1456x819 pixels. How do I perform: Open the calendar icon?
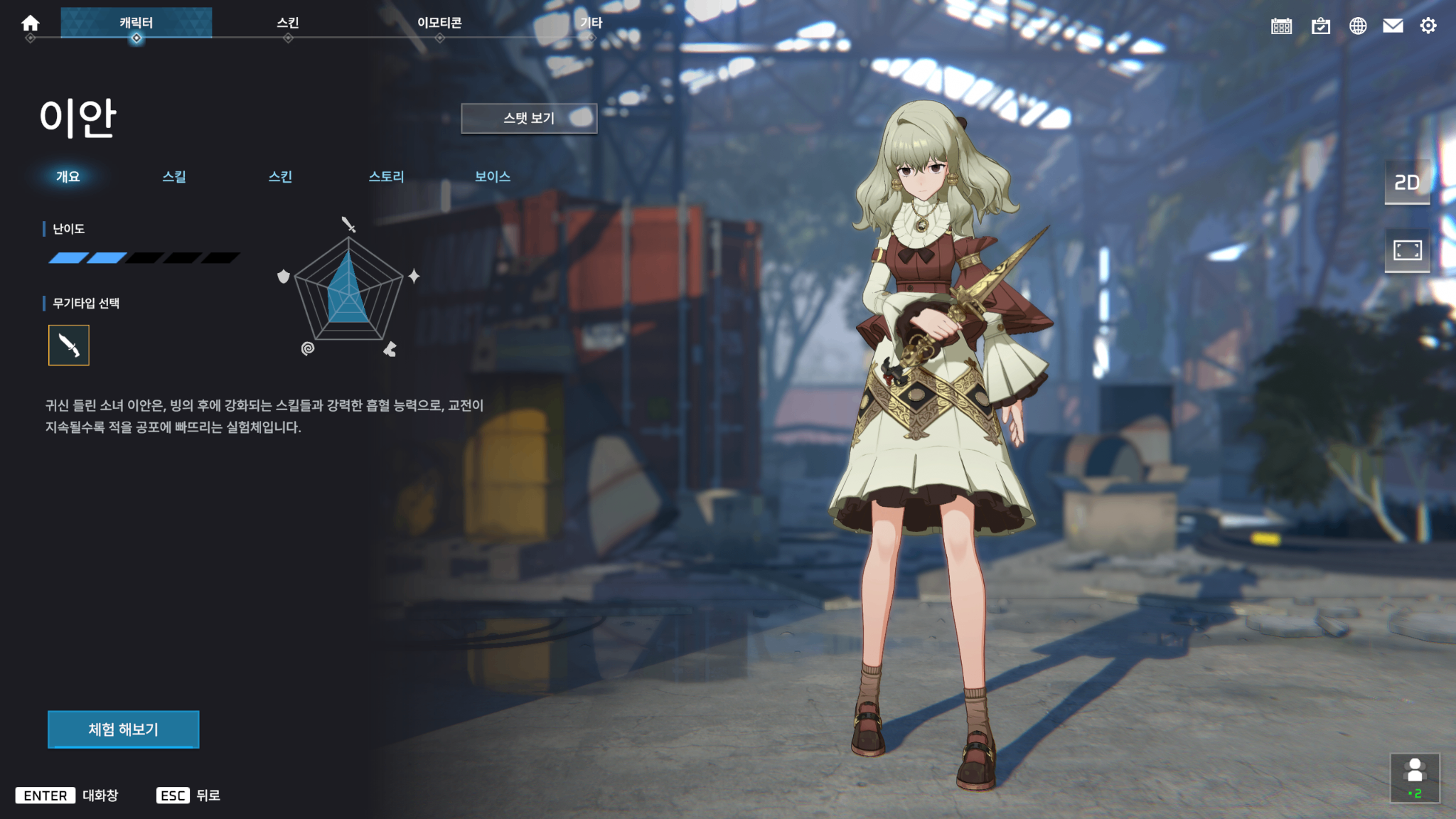[1281, 26]
